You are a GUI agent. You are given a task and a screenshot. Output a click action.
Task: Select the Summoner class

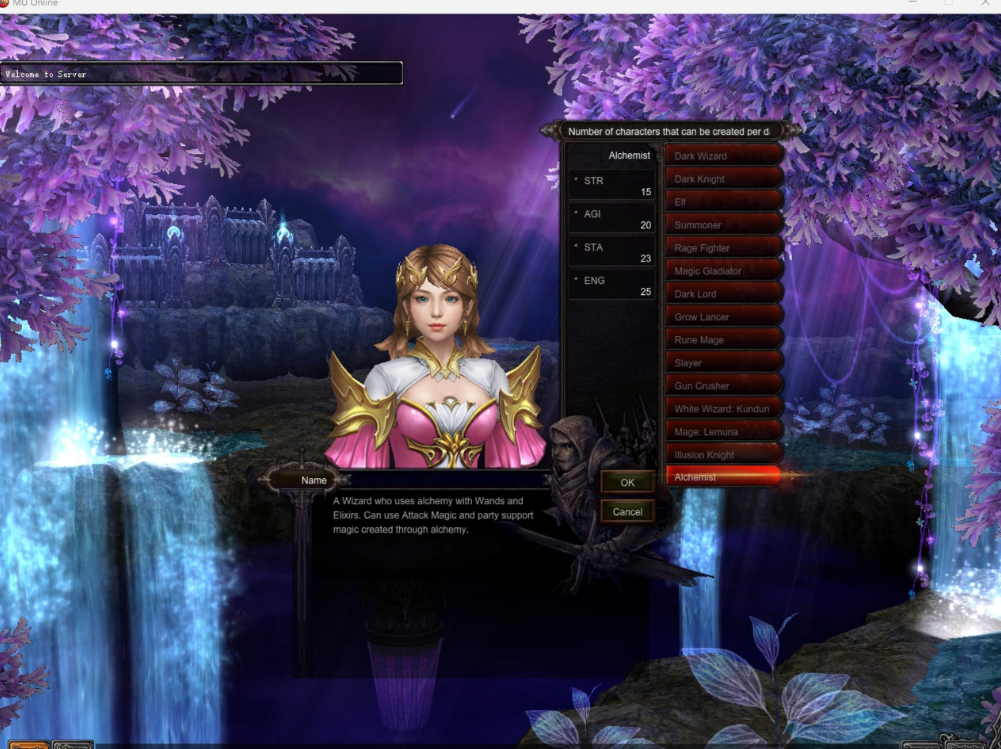(722, 225)
